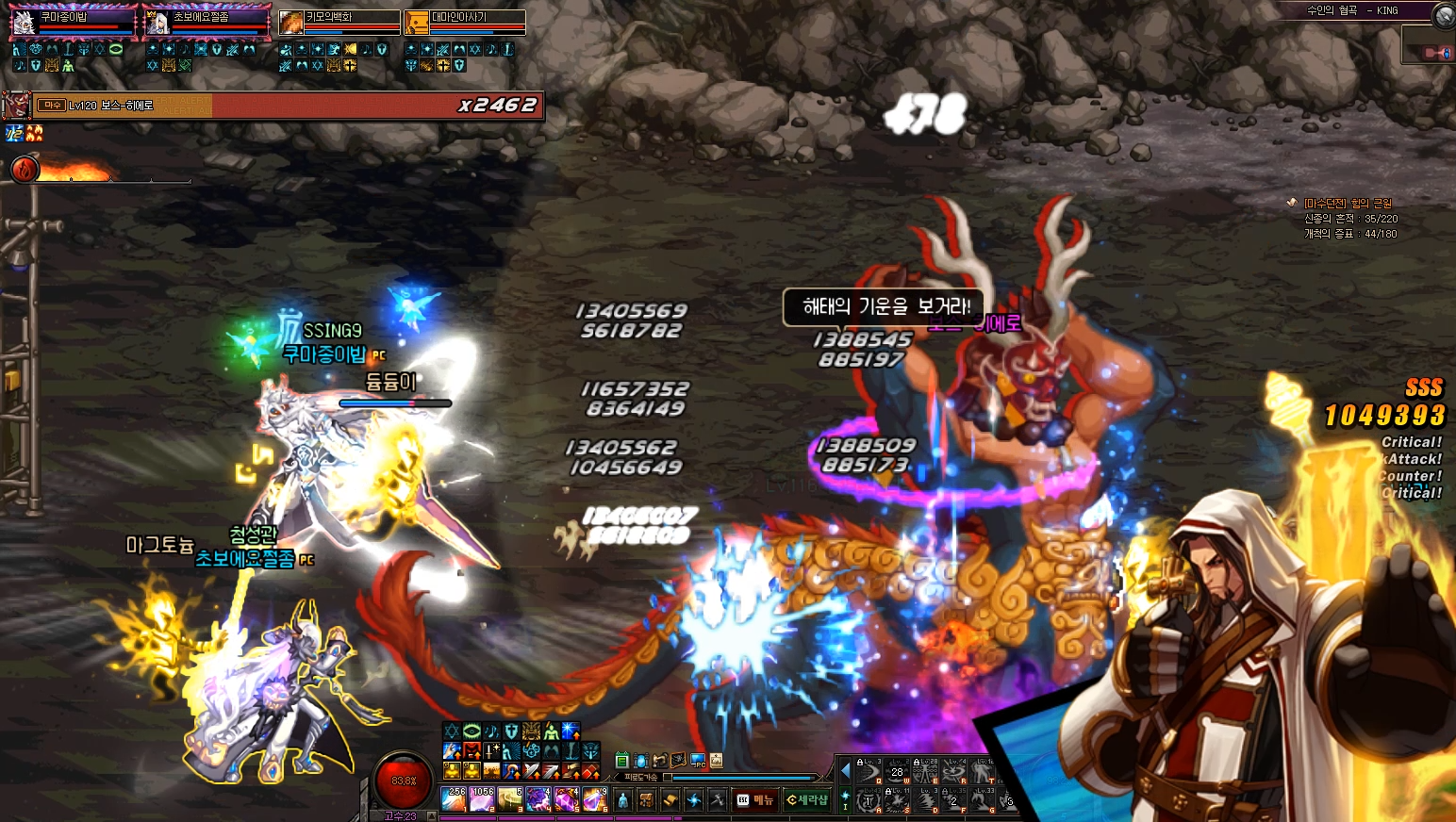Select party member 쿠마종이밥 portrait
Image resolution: width=1456 pixels, height=822 pixels.
pyautogui.click(x=24, y=22)
